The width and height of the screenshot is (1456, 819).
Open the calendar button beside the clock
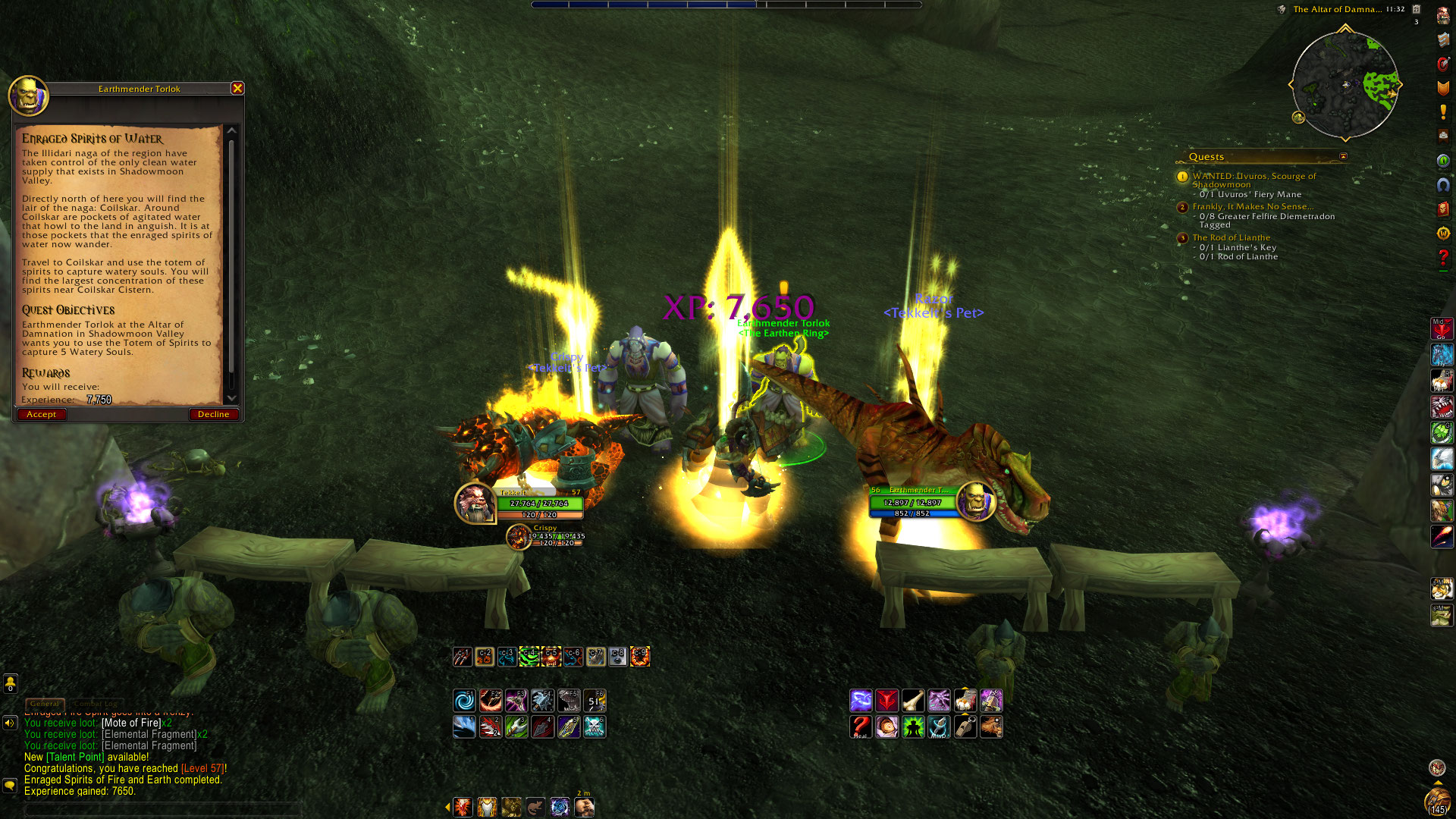pyautogui.click(x=1416, y=9)
